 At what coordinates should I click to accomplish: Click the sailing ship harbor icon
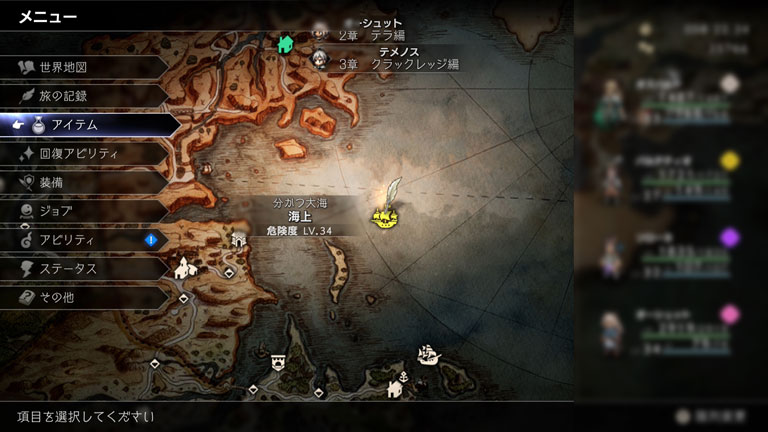[x=428, y=354]
